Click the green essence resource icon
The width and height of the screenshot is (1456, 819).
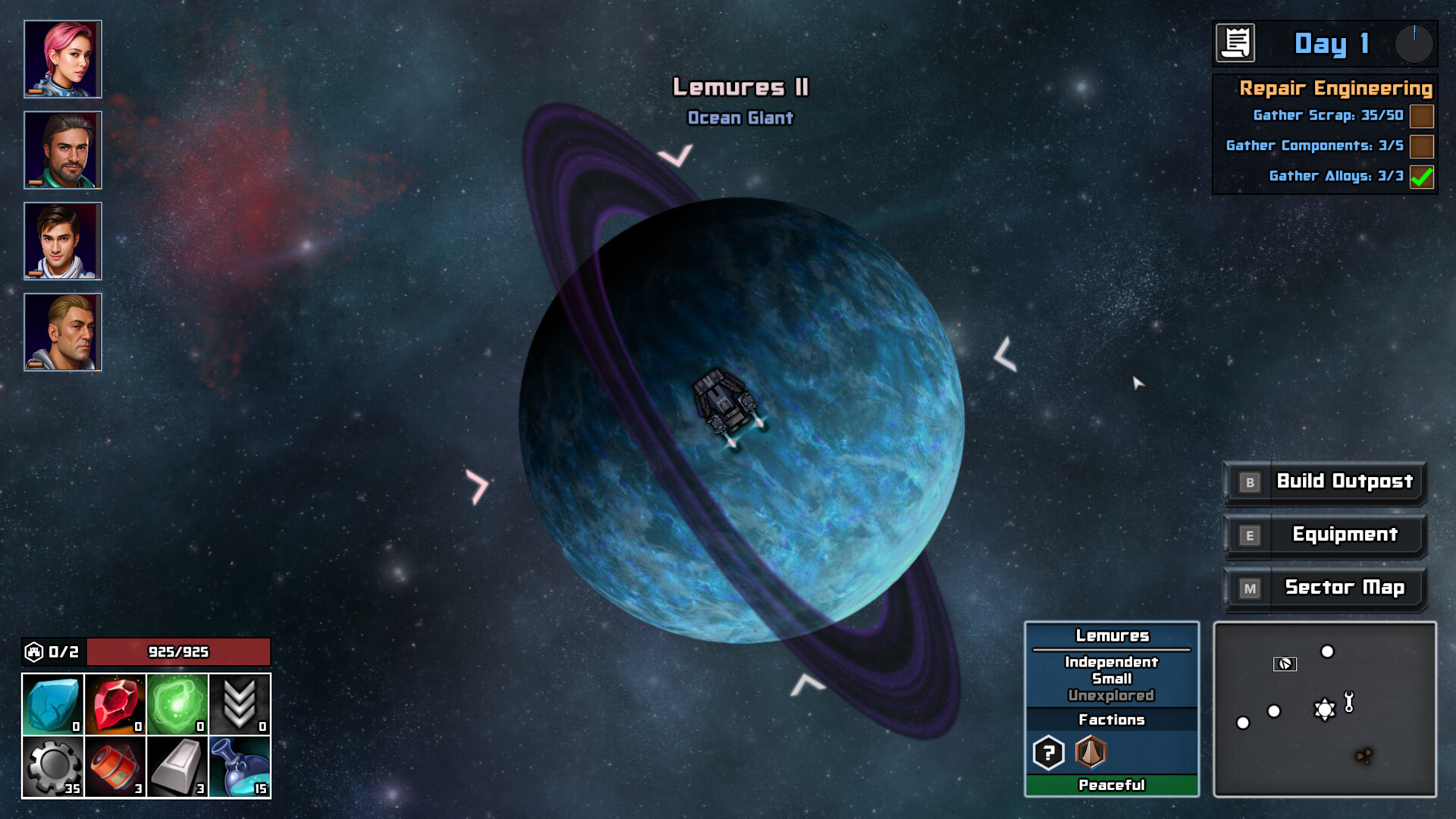176,705
